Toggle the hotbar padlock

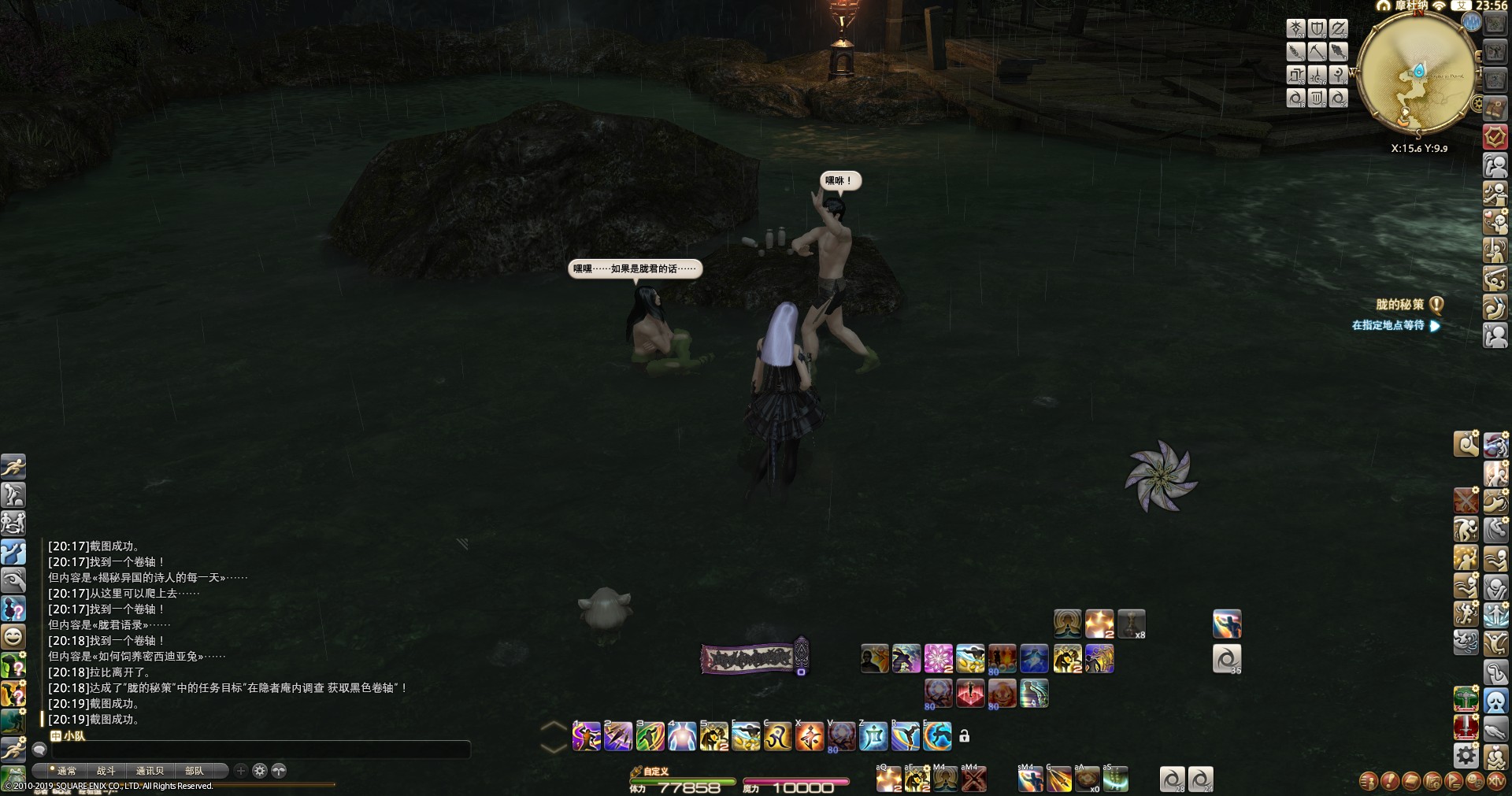pos(964,736)
